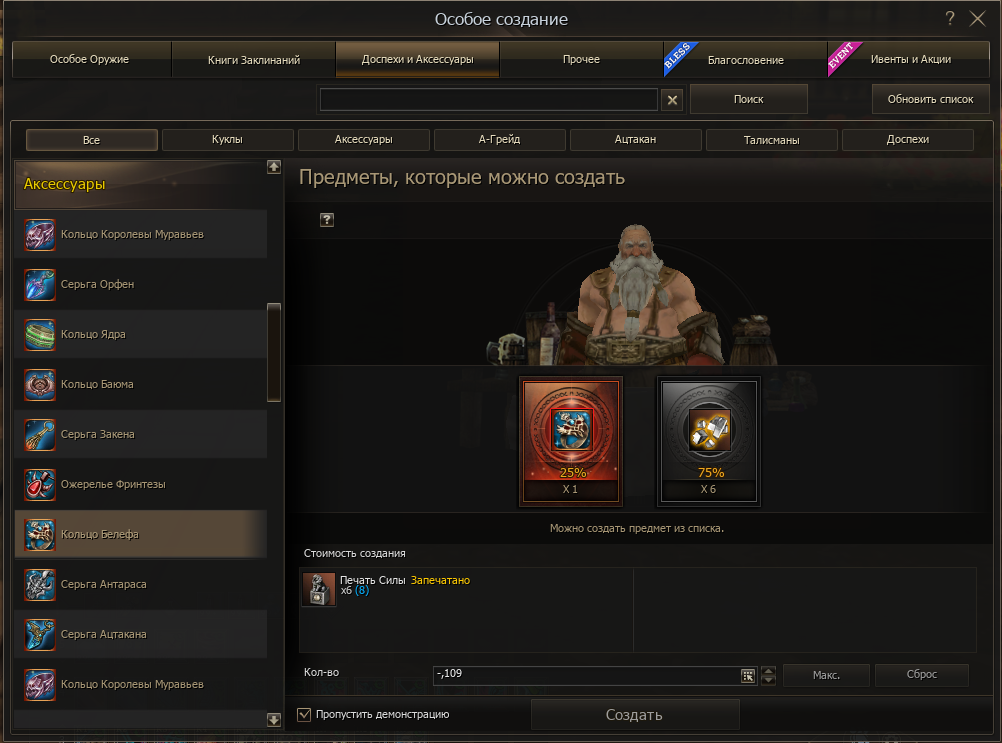Select the Талисманы filter

click(x=772, y=140)
